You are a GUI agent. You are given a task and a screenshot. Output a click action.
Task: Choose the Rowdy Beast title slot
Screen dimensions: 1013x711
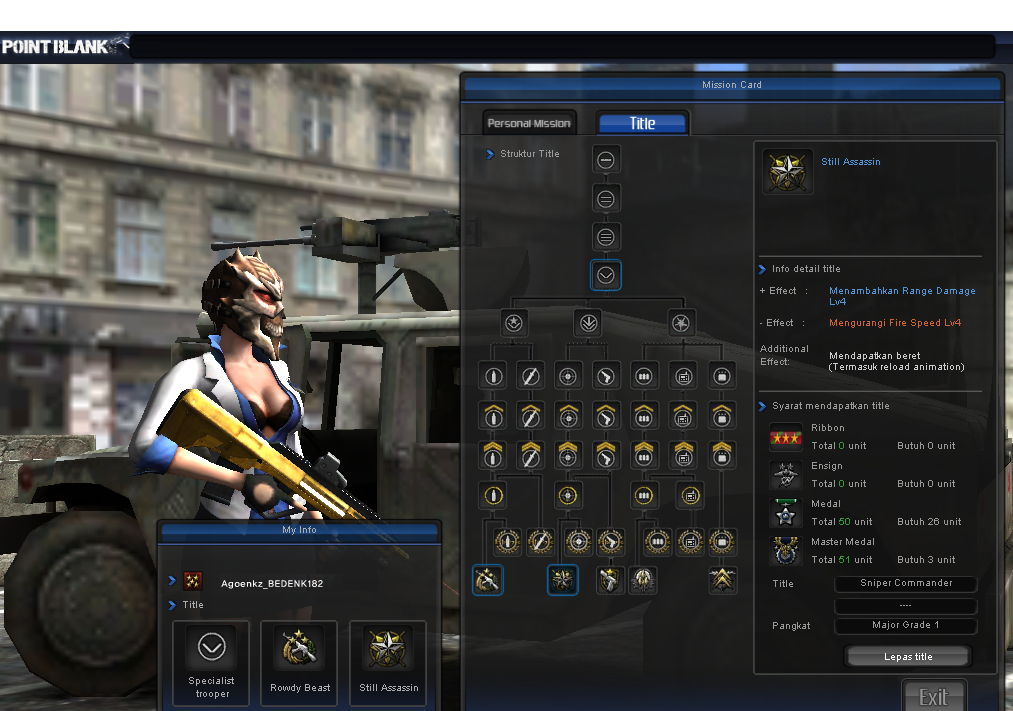[x=300, y=663]
